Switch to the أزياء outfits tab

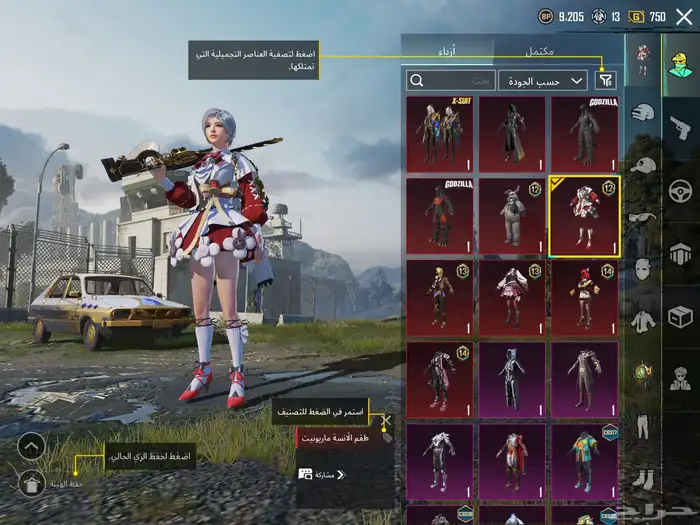click(x=447, y=51)
